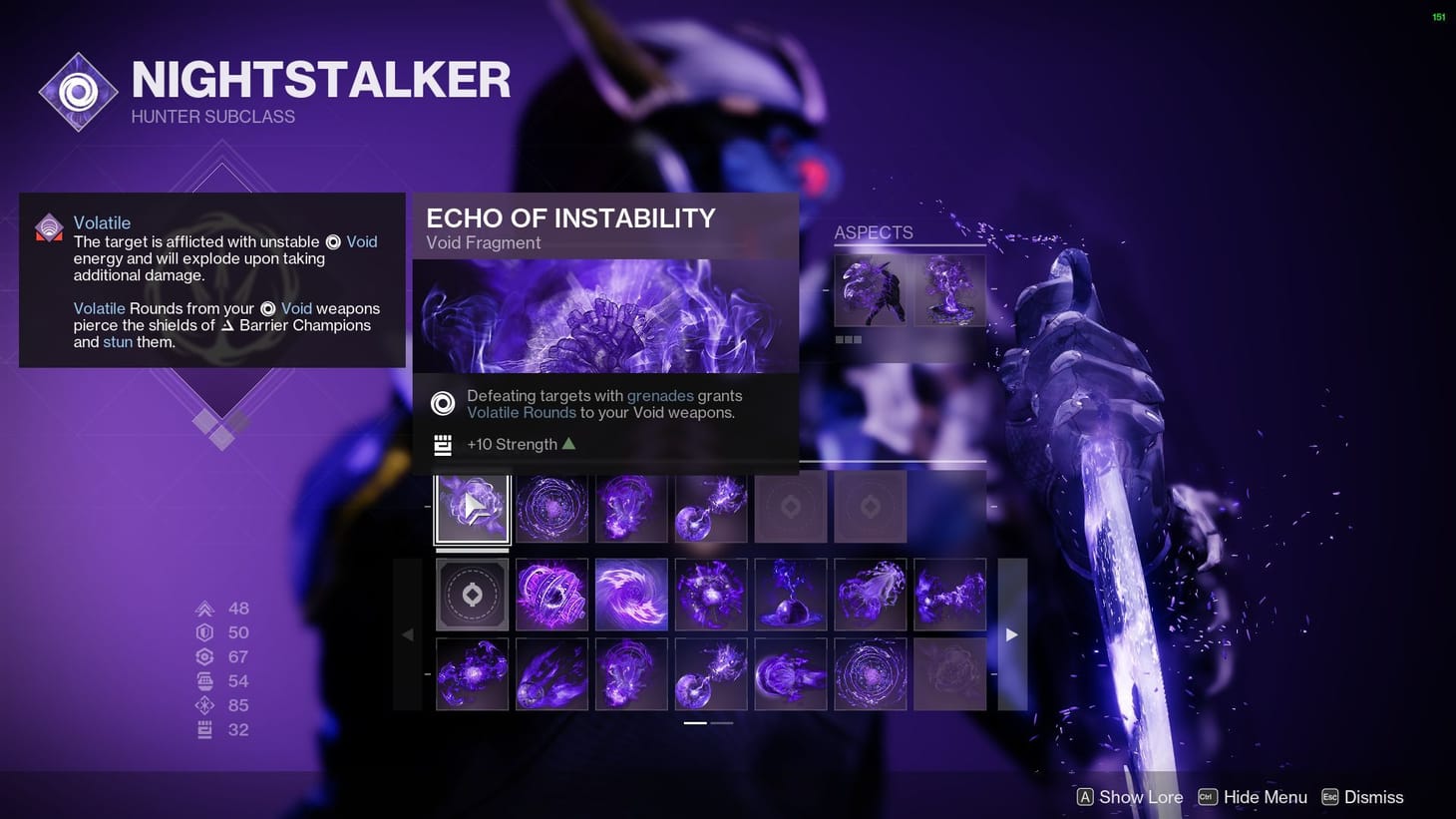Click the Intellect stat icon
The height and width of the screenshot is (819, 1456).
pyautogui.click(x=205, y=704)
